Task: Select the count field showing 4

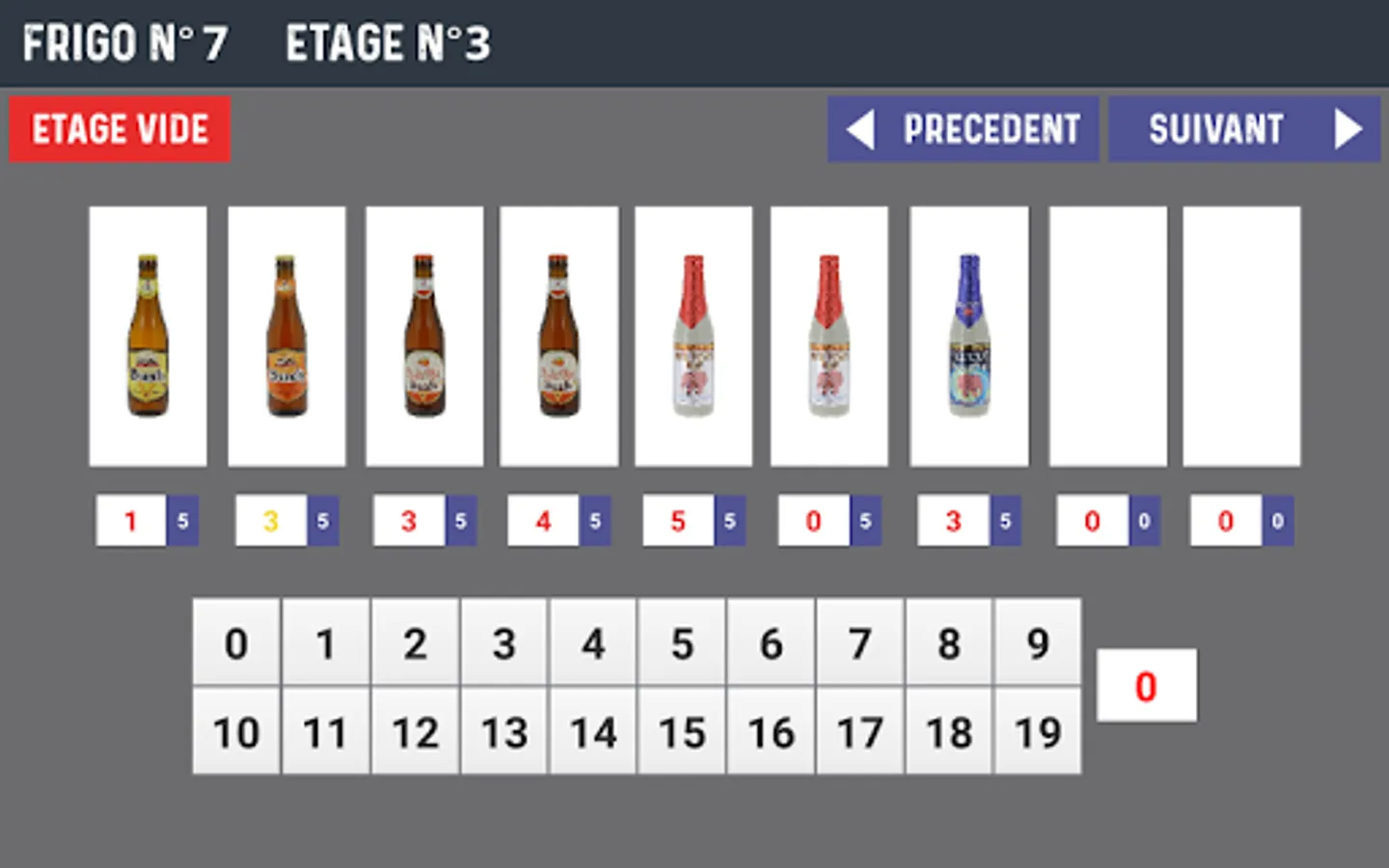Action: 543,521
